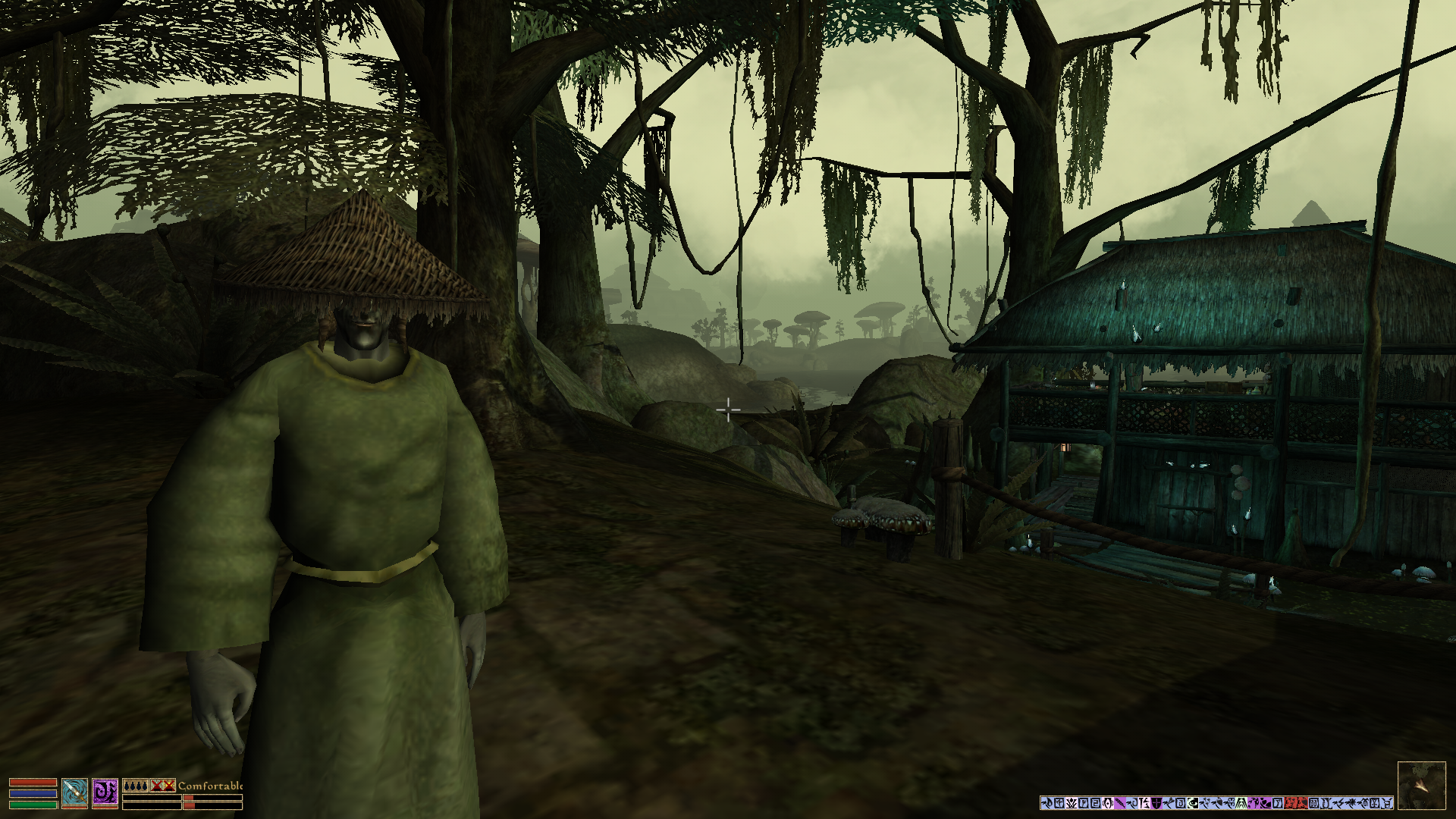Open the minimap in the corner
This screenshot has height=819, width=1456.
pyautogui.click(x=1421, y=786)
